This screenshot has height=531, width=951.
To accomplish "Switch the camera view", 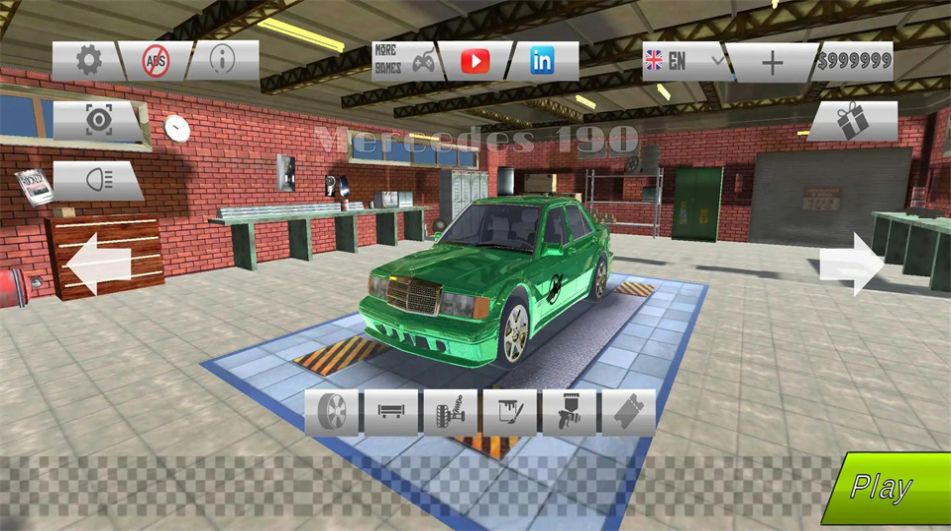I will [x=98, y=121].
